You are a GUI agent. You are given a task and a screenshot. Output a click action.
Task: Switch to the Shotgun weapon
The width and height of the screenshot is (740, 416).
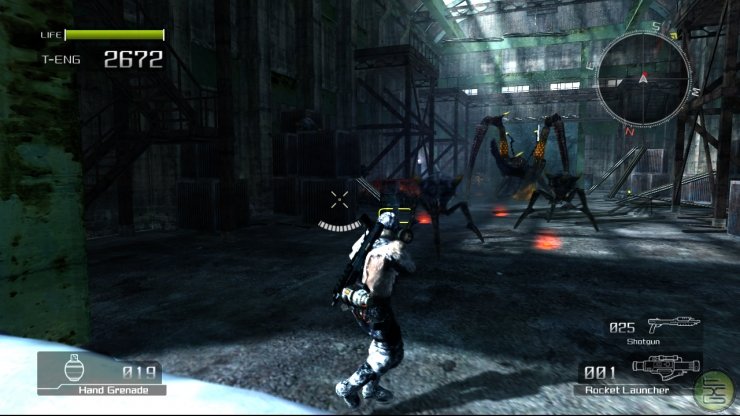(x=655, y=328)
